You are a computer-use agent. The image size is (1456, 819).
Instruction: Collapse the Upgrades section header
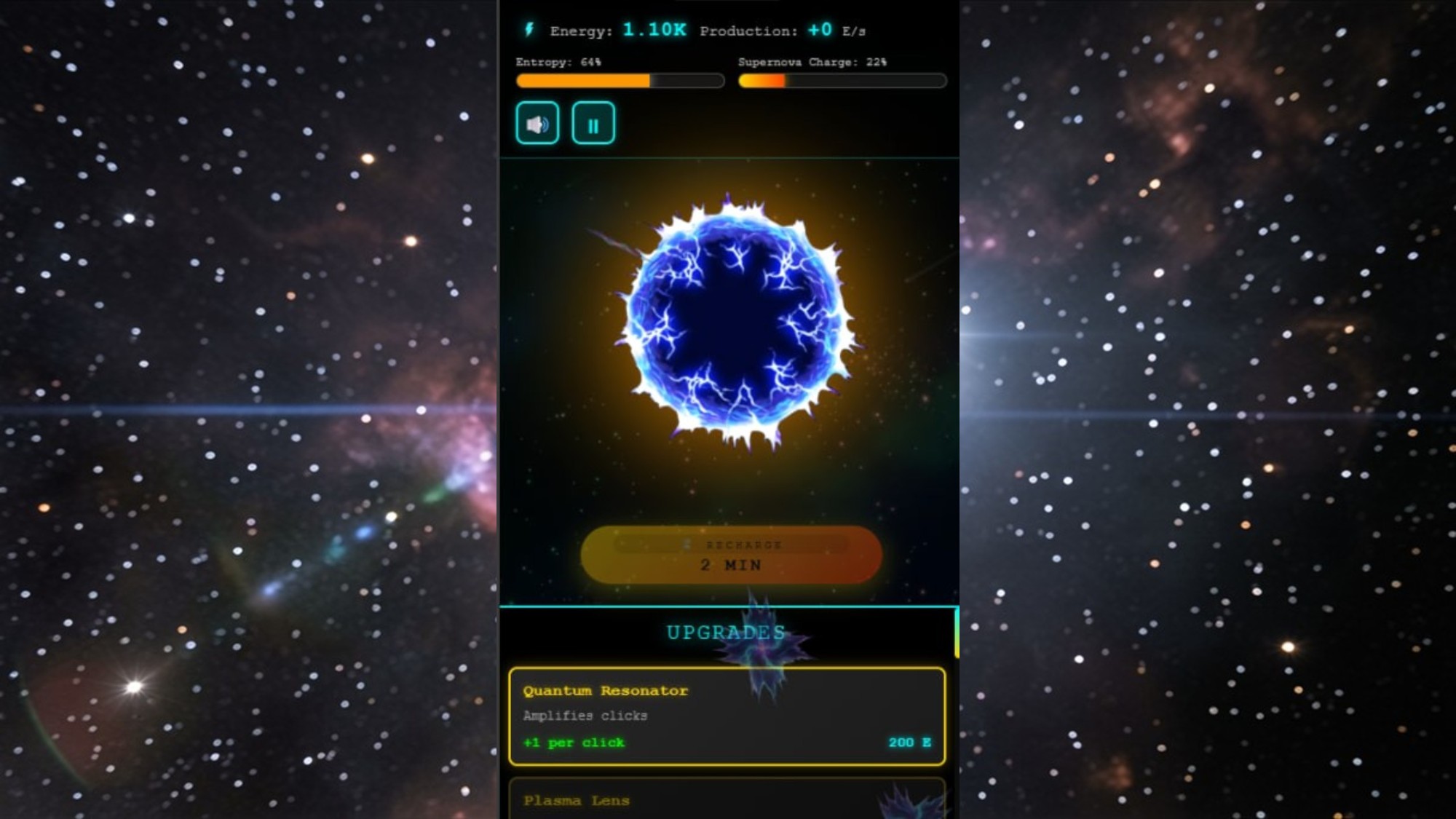(x=727, y=630)
